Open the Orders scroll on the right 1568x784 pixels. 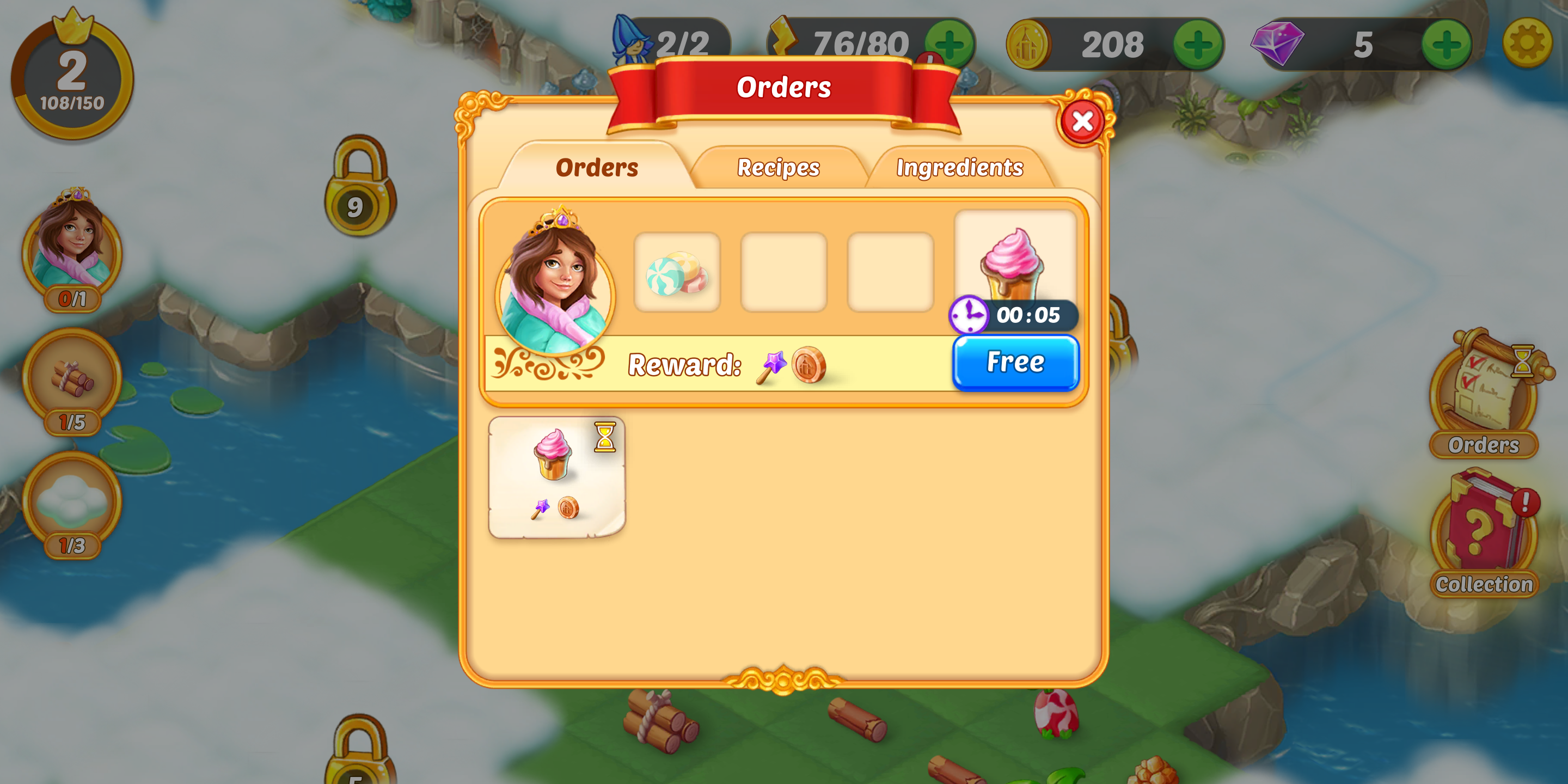point(1484,394)
